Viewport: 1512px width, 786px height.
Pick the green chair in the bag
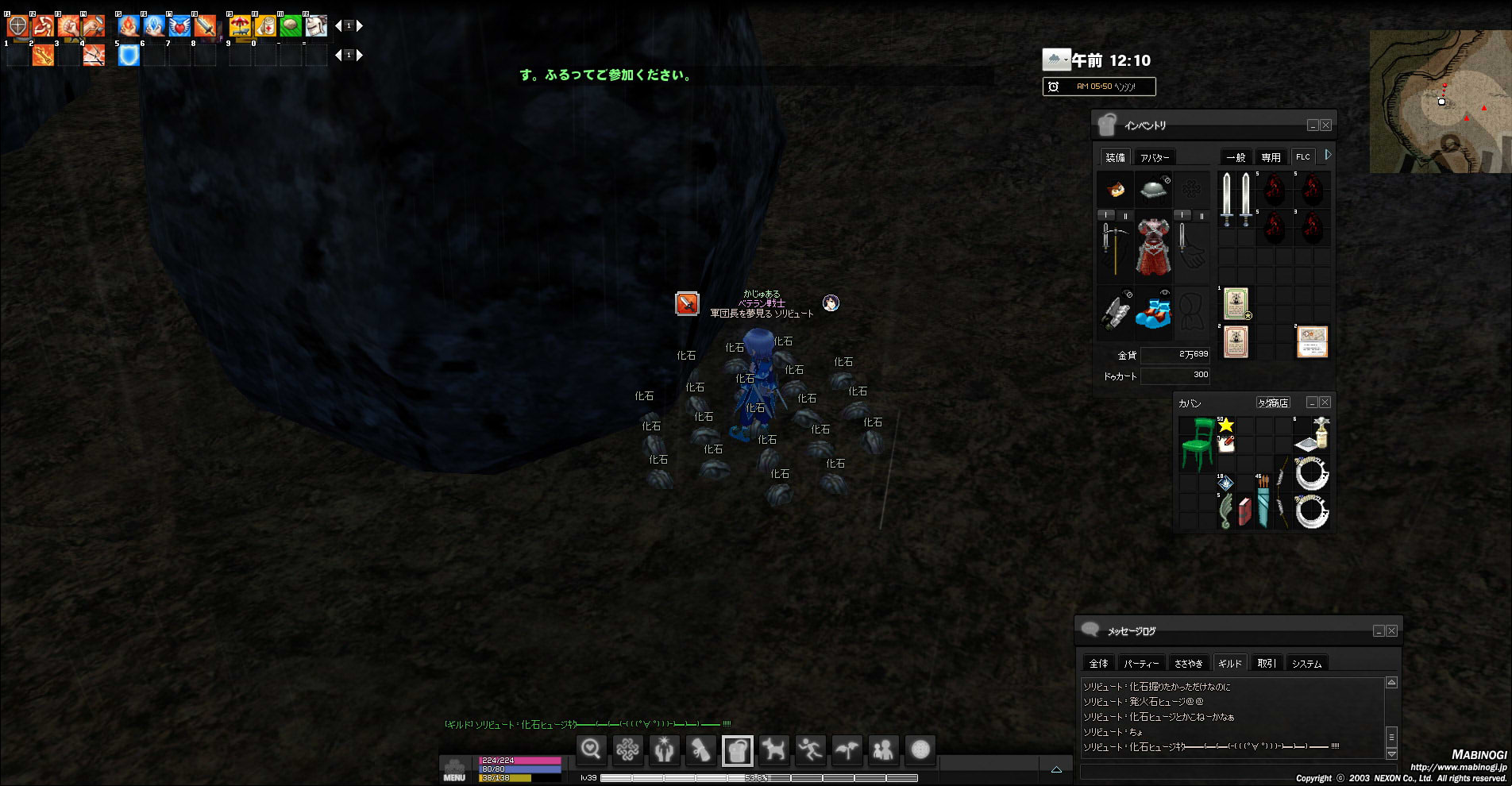1197,444
